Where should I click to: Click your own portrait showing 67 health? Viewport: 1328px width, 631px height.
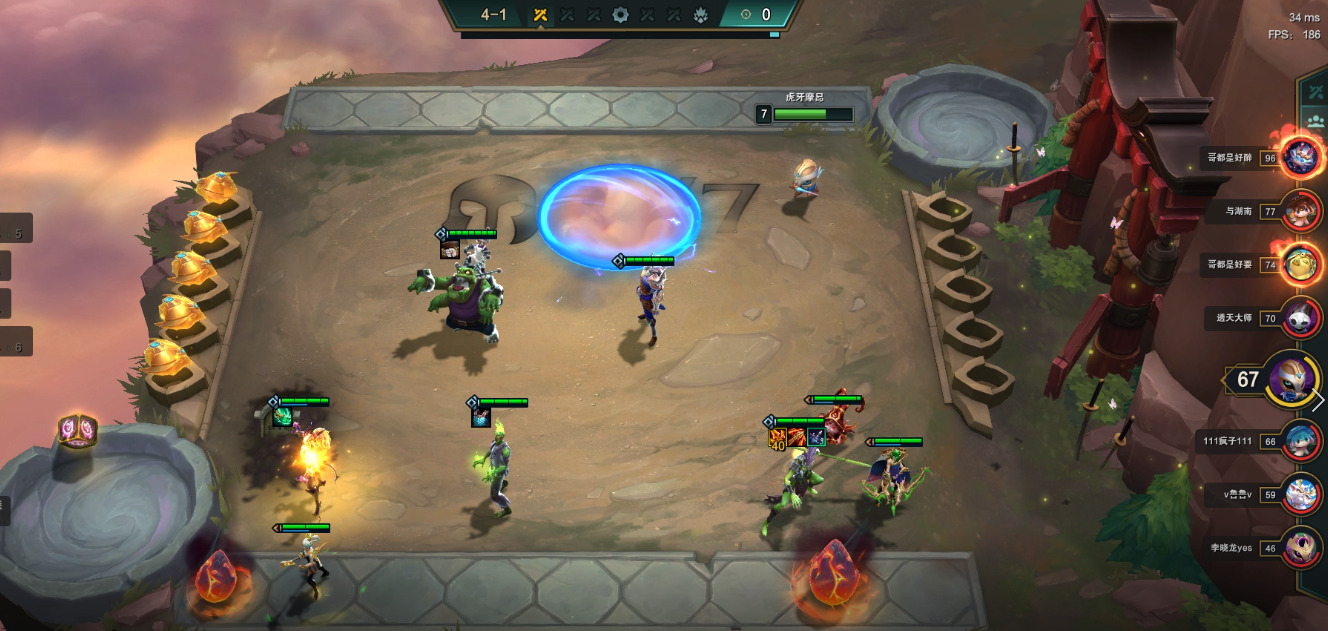[x=1290, y=380]
